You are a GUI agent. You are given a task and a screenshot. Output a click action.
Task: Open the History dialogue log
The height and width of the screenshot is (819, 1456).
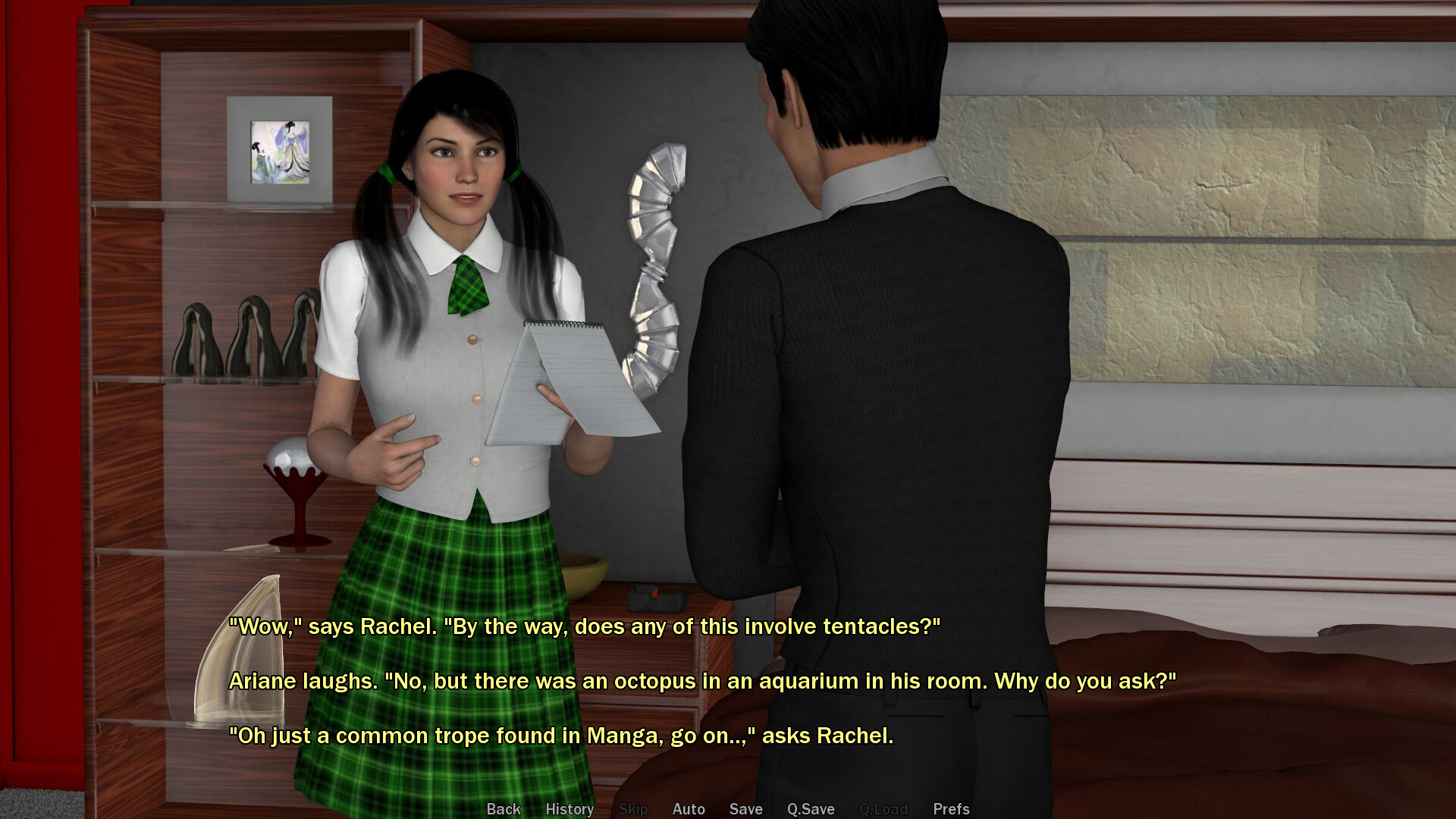tap(569, 808)
